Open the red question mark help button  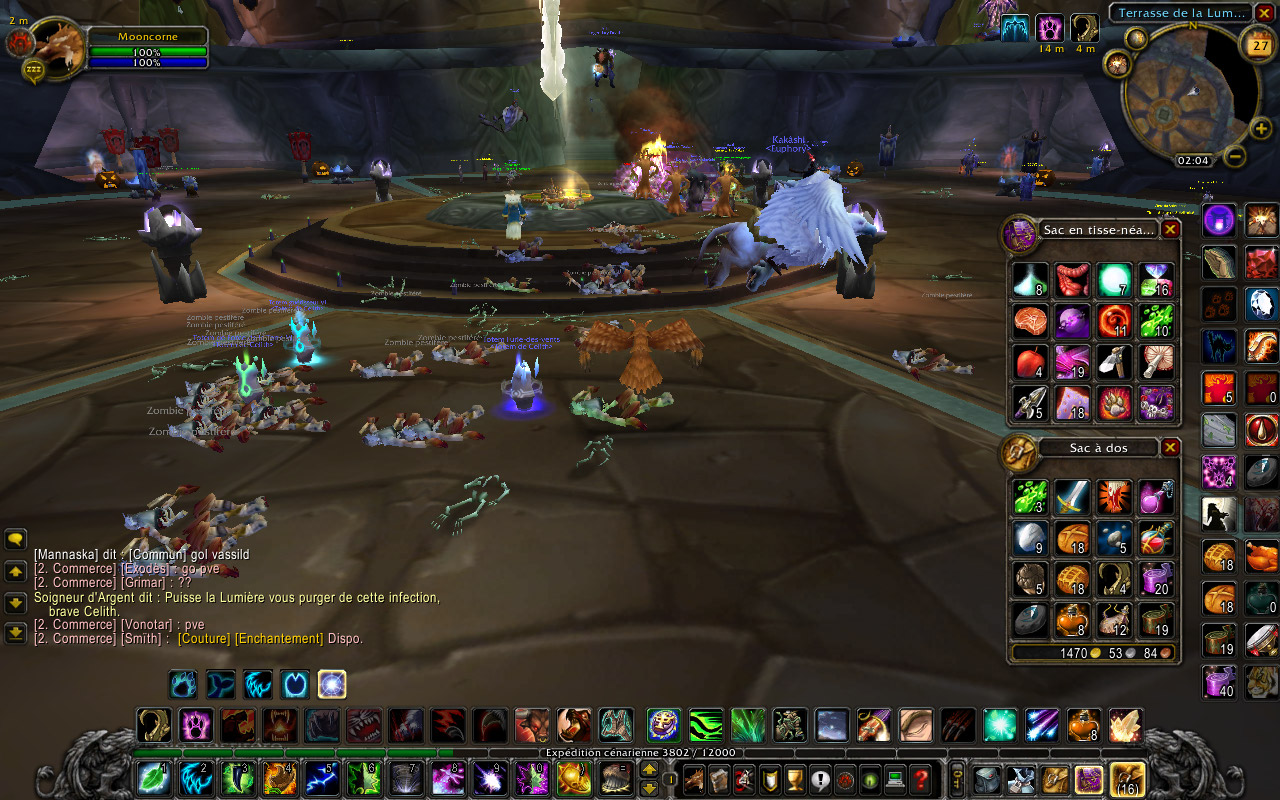(922, 778)
